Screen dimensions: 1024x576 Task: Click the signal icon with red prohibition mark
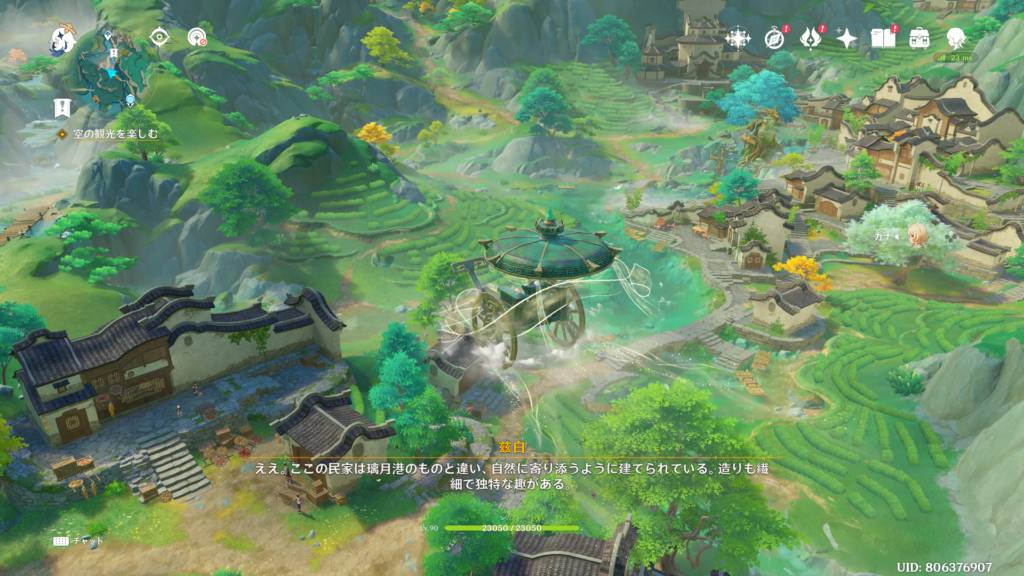[x=197, y=38]
